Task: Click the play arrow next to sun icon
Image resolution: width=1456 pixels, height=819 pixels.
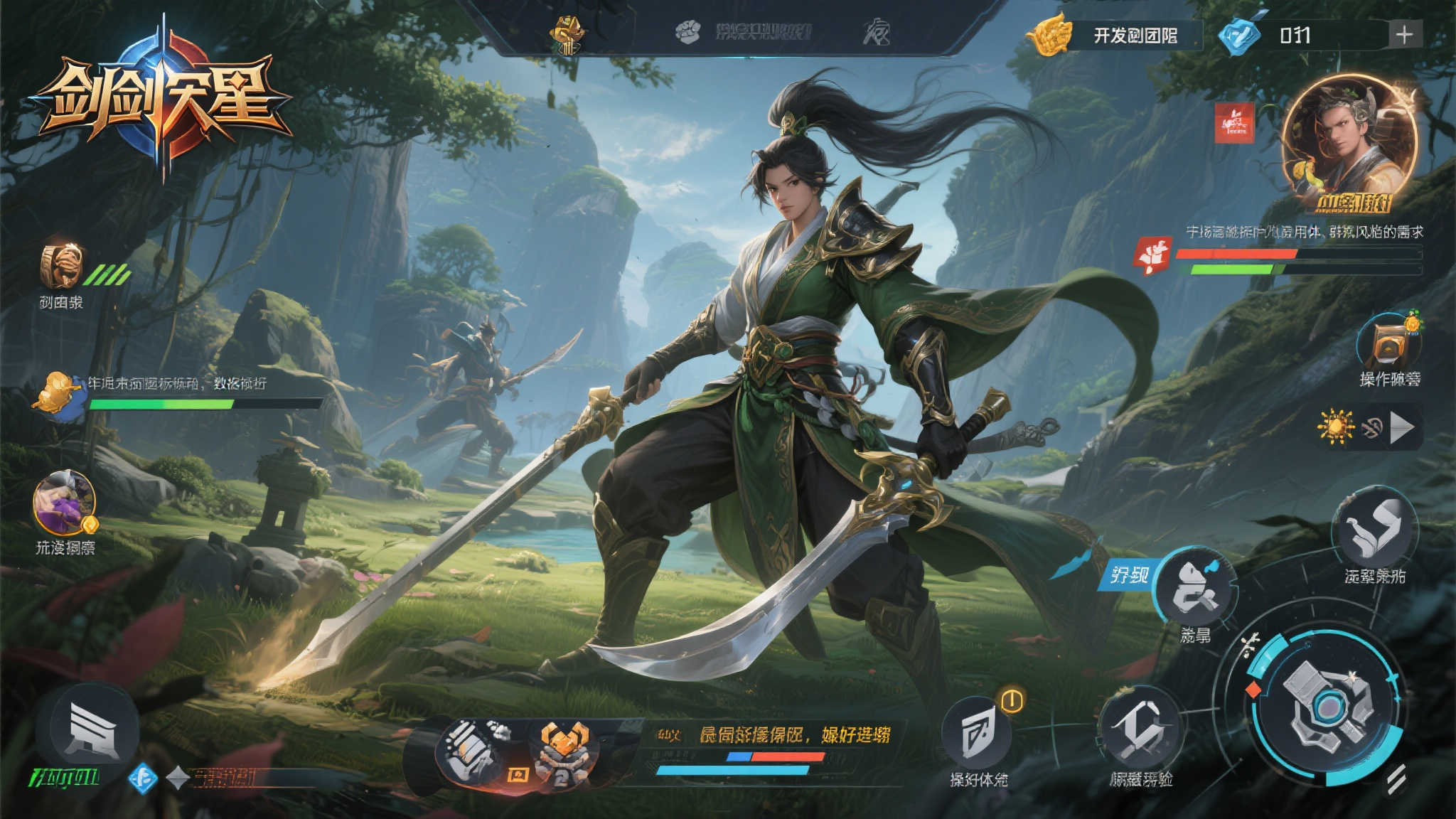Action: point(1402,428)
